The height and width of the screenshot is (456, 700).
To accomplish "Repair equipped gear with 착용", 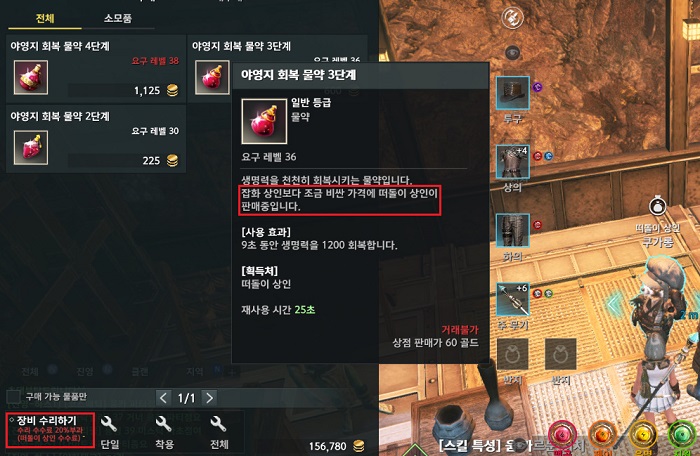I will pyautogui.click(x=164, y=432).
